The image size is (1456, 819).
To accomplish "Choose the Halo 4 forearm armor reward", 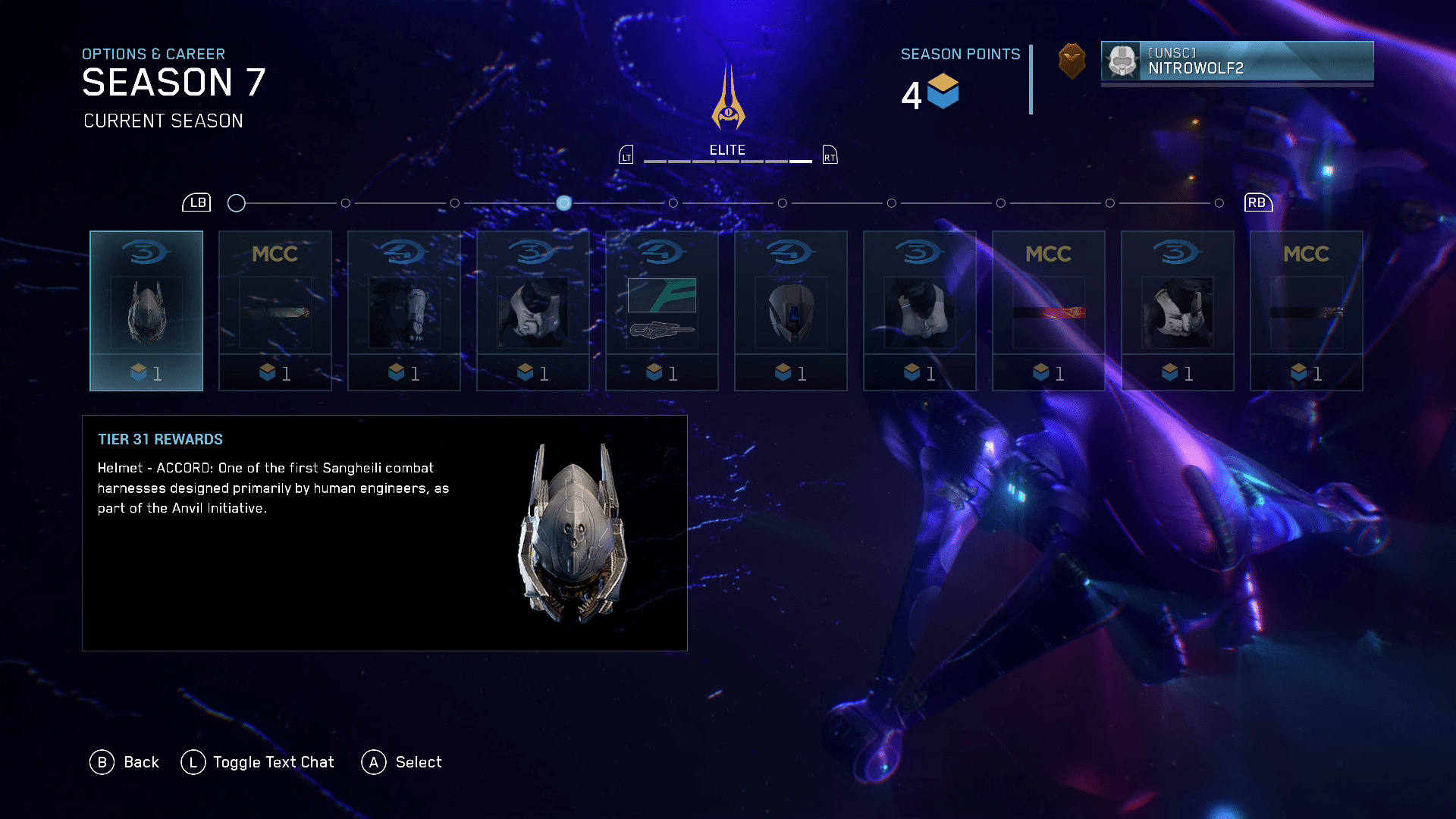I will 404,311.
